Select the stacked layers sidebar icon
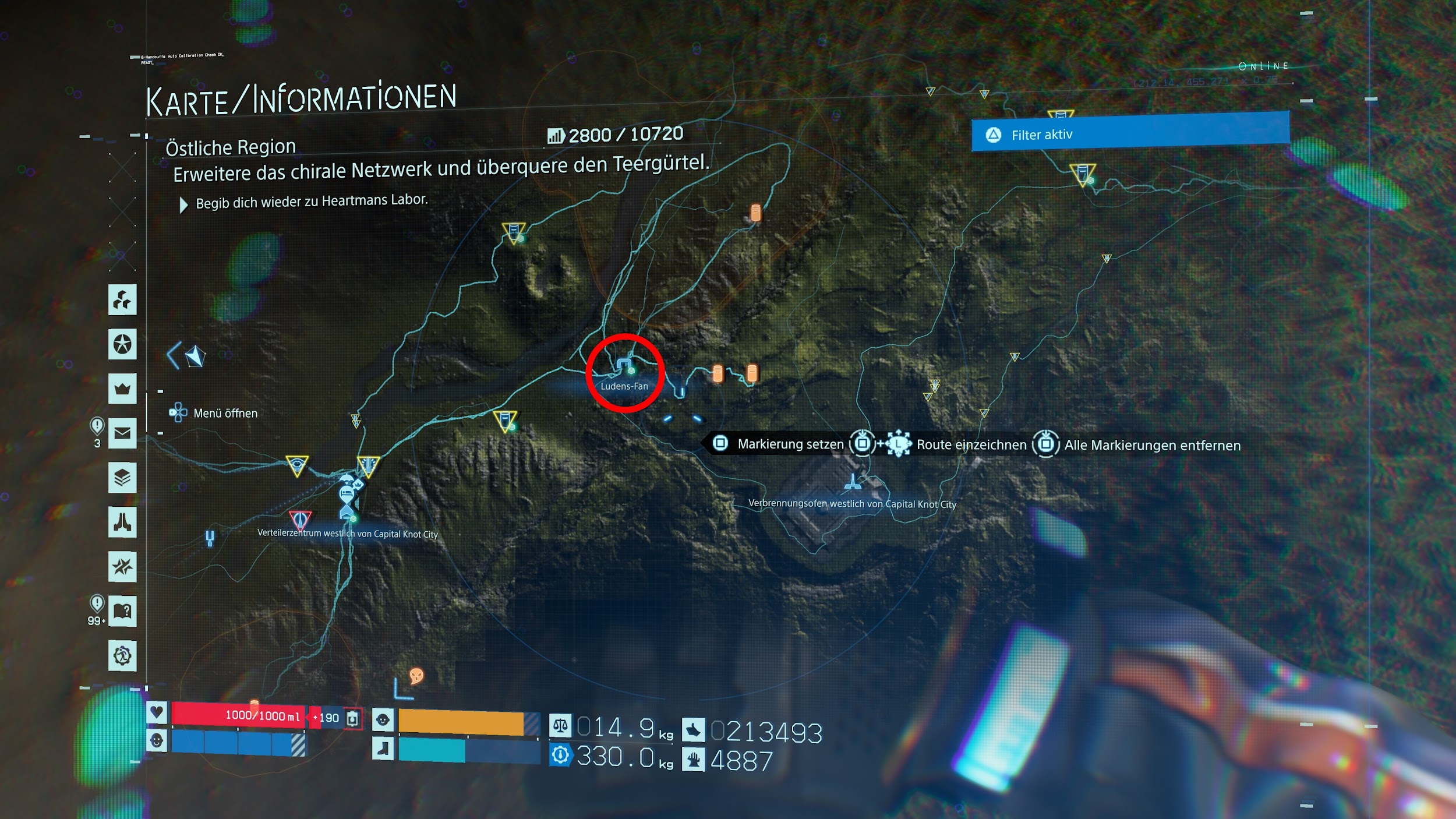This screenshot has height=819, width=1456. (122, 478)
